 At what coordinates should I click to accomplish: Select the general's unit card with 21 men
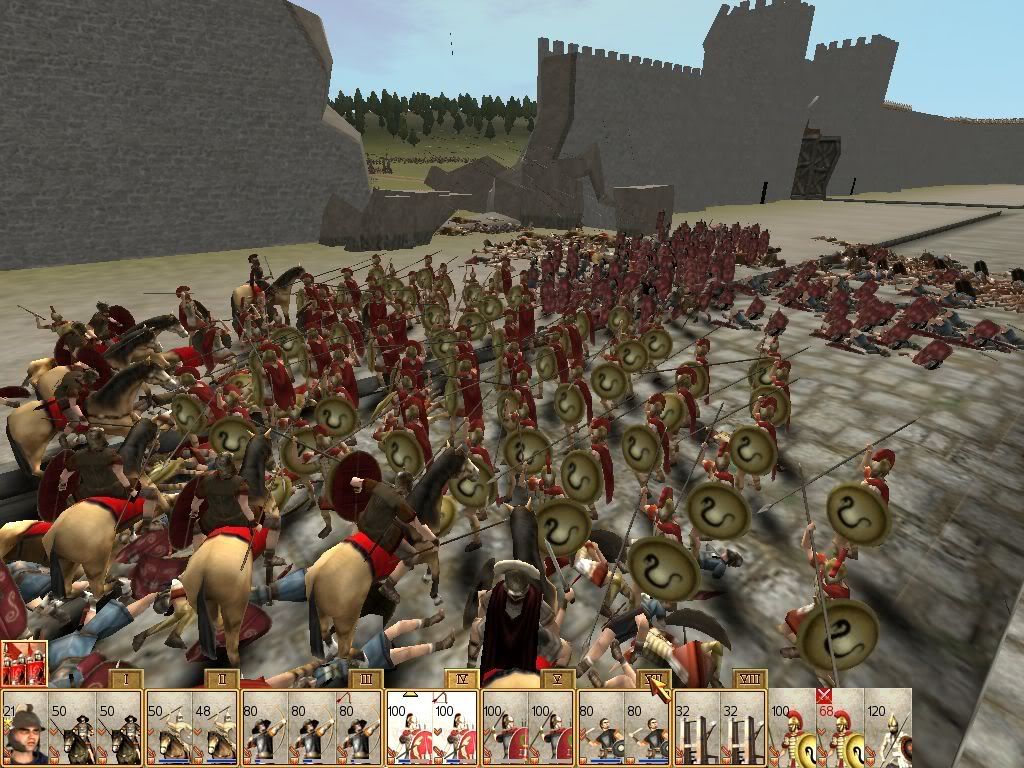tap(24, 728)
